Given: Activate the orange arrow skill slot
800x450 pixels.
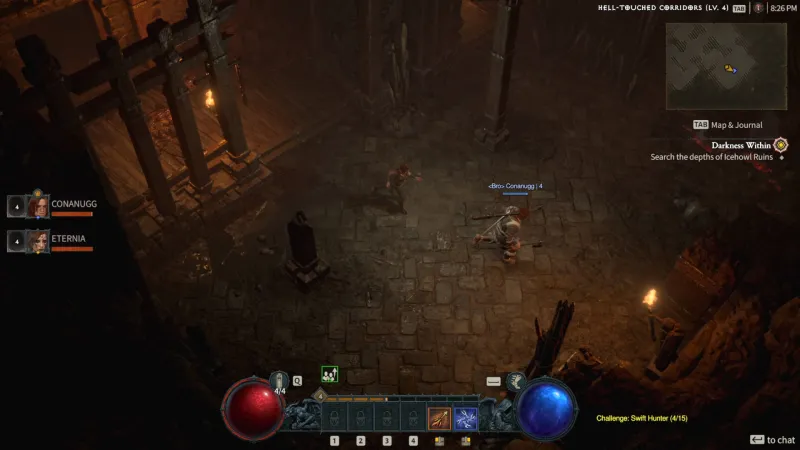Looking at the screenshot, I should pos(438,419).
